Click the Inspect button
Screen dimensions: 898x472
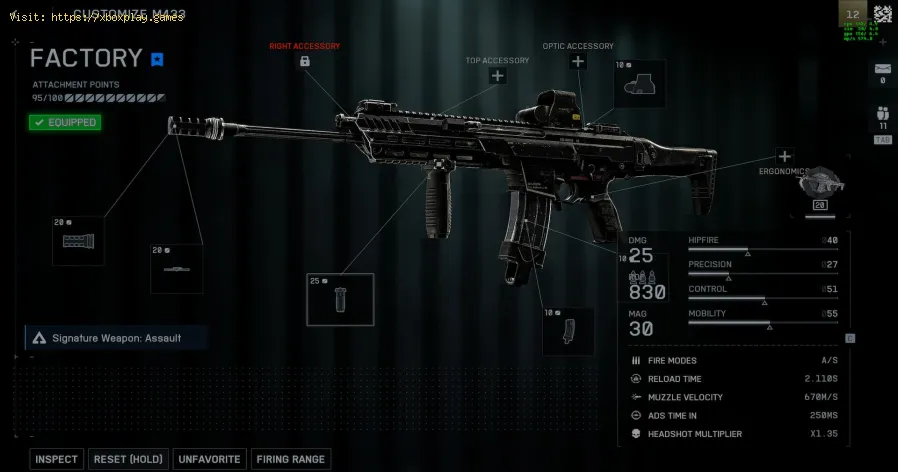[x=56, y=459]
